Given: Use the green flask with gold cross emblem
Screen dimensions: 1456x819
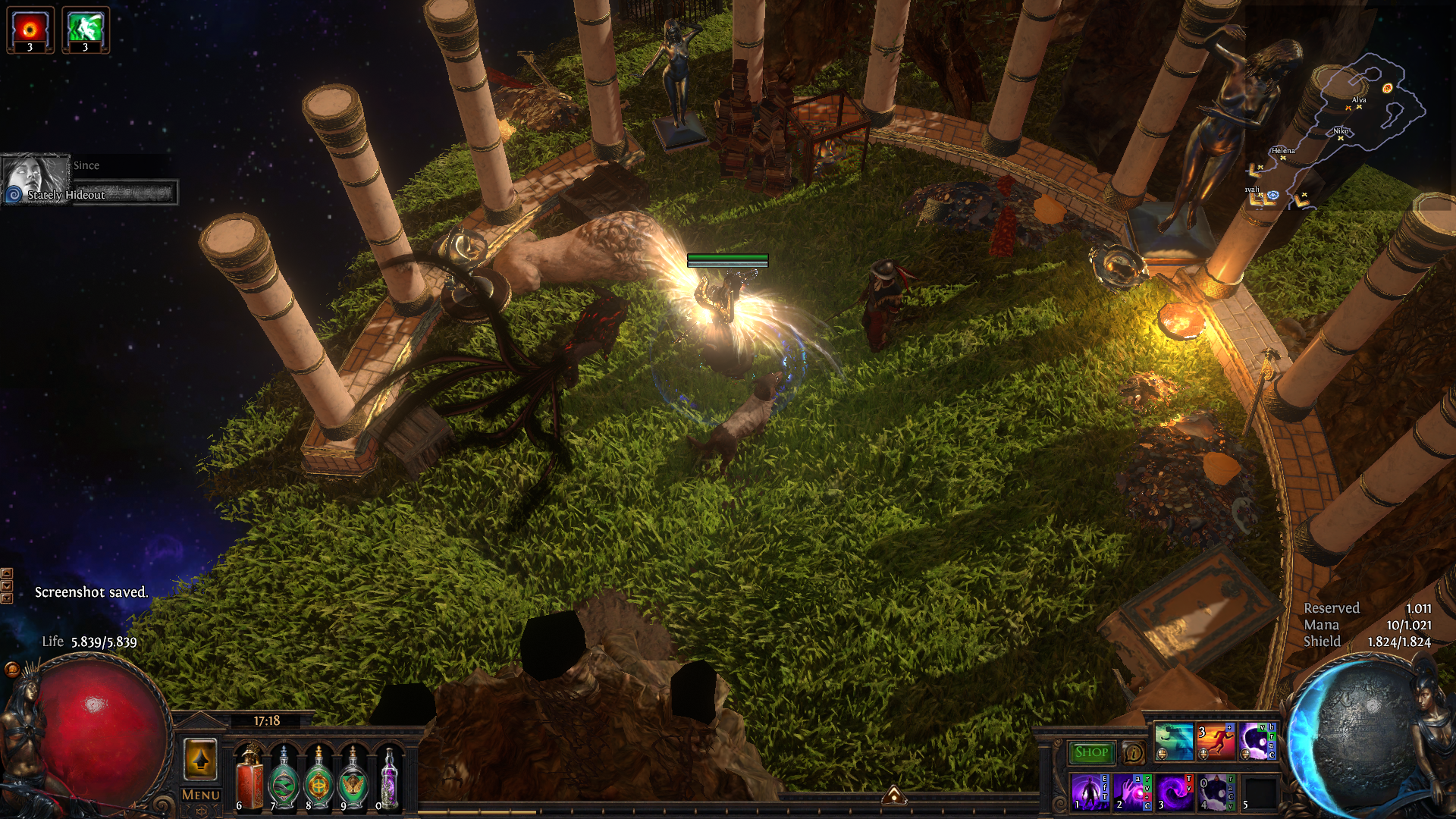Looking at the screenshot, I should [x=318, y=779].
